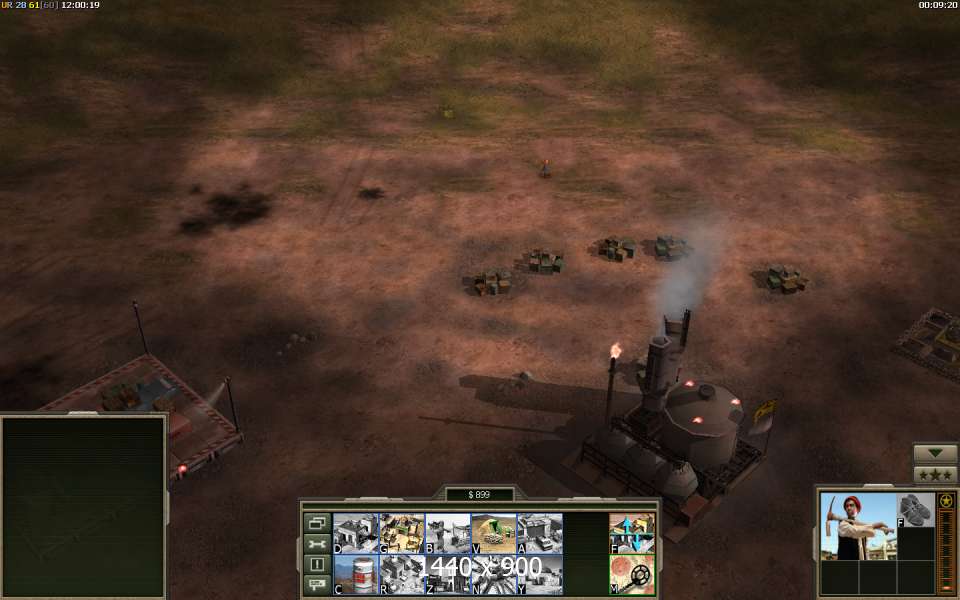Image resolution: width=960 pixels, height=600 pixels.
Task: Click the overlapping windows sidebar button
Action: pyautogui.click(x=317, y=523)
